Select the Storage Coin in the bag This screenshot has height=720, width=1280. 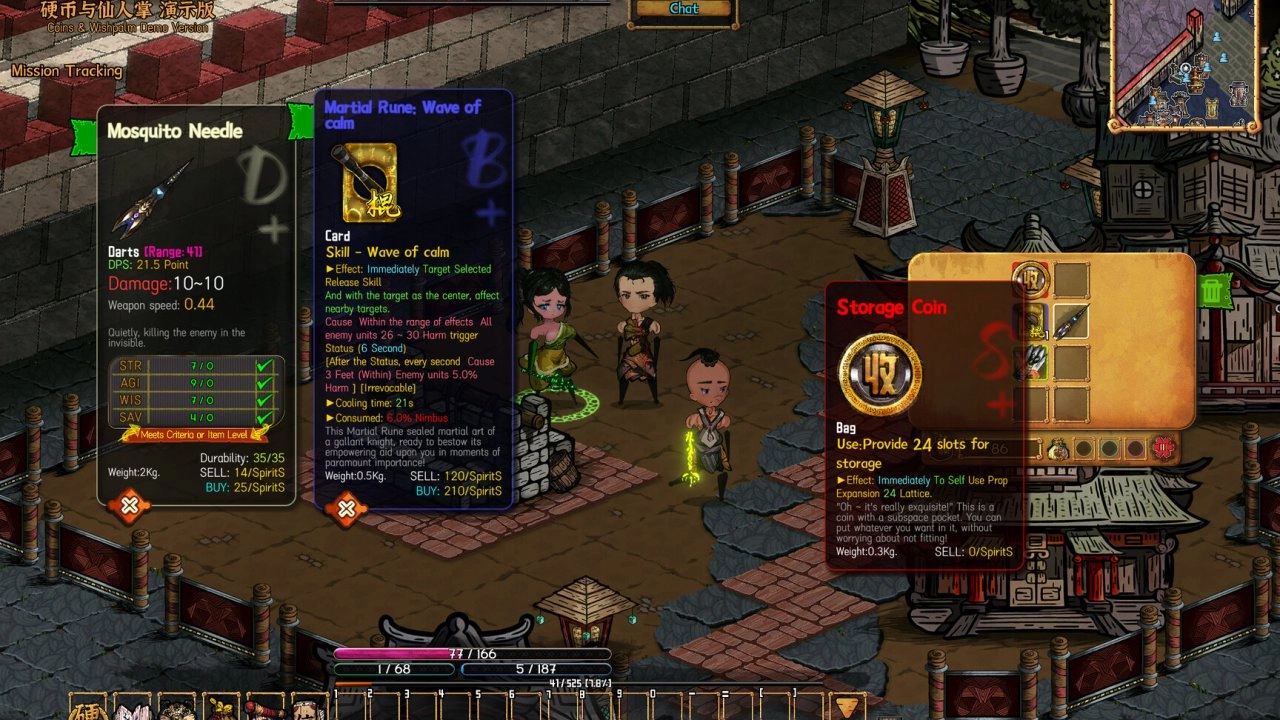pos(1030,279)
